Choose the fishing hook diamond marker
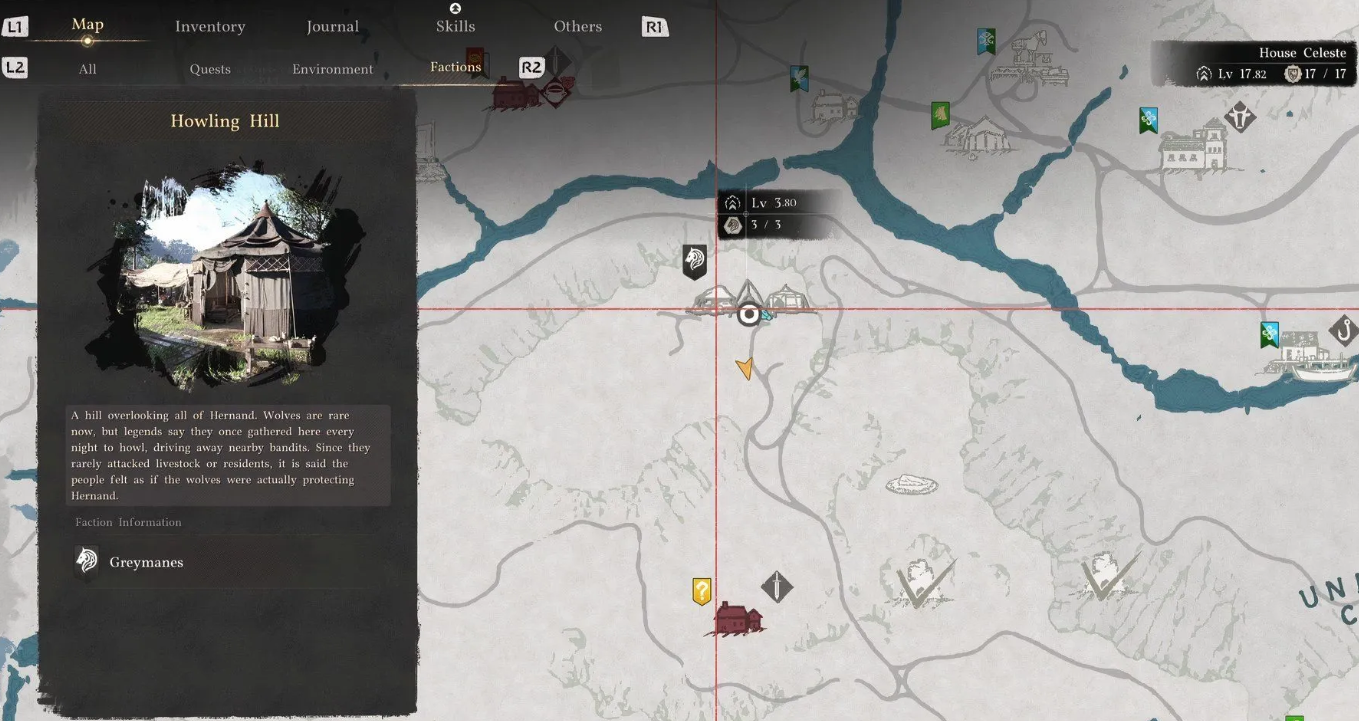The width and height of the screenshot is (1359, 721). [x=1344, y=330]
